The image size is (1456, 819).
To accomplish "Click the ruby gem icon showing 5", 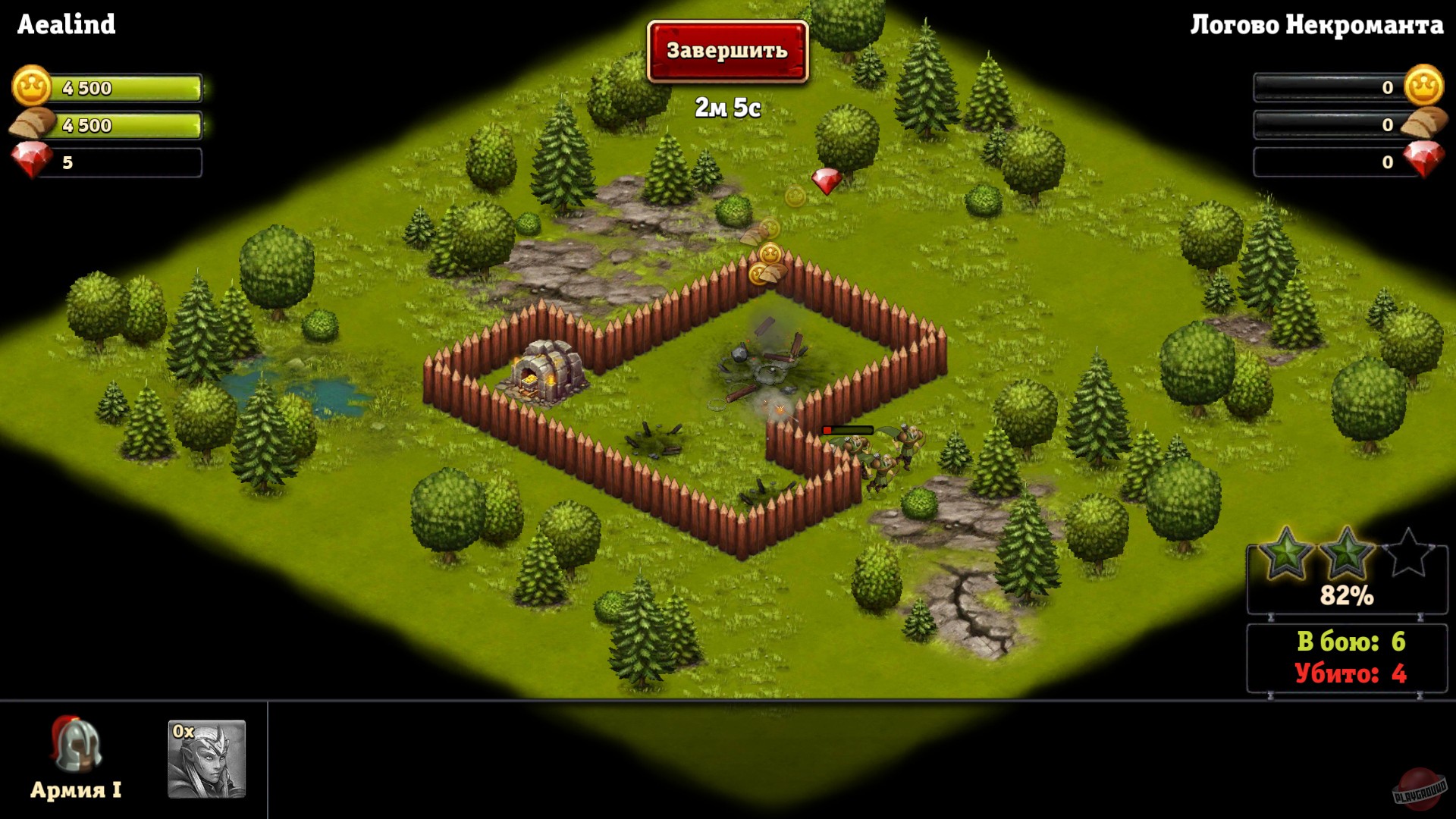I will [x=29, y=163].
